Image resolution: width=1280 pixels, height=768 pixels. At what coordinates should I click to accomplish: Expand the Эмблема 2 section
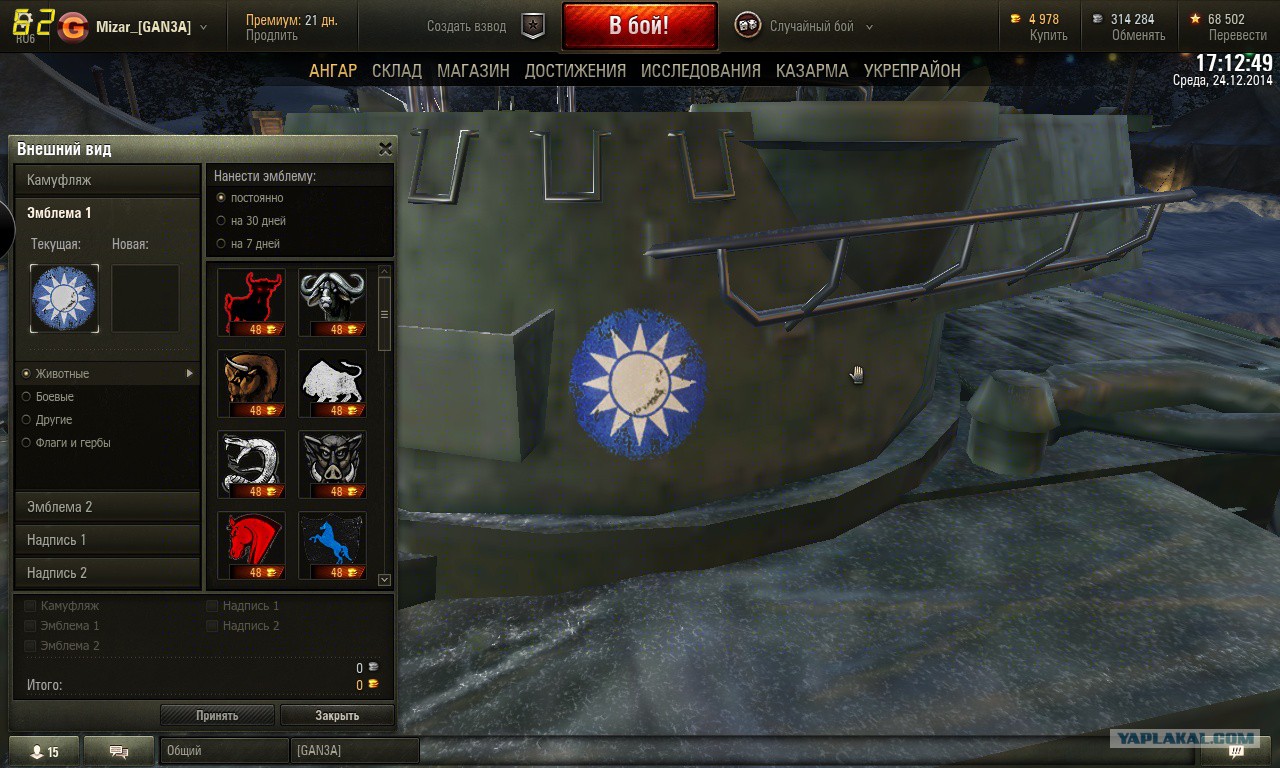tap(107, 507)
